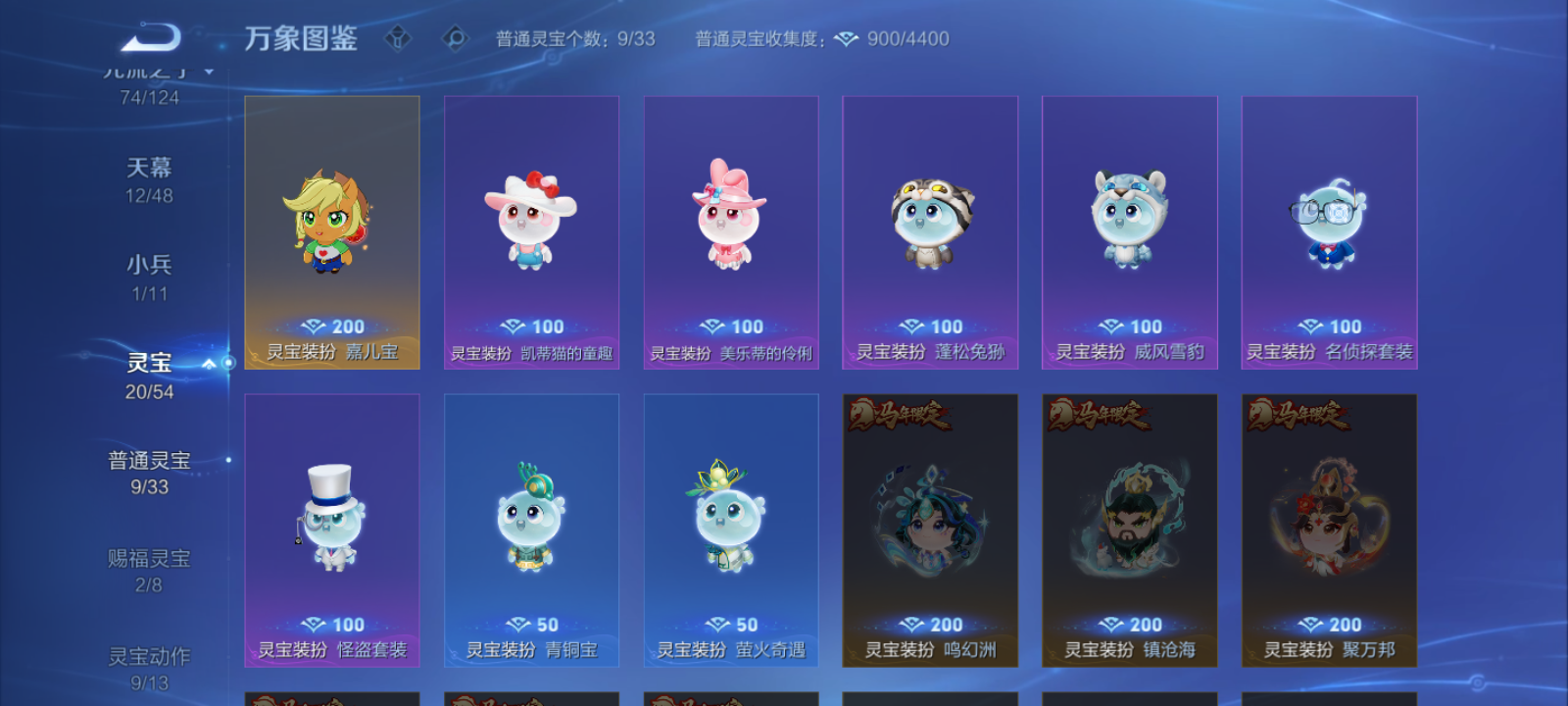Open the 威风雪豹 outfit card

1128,232
